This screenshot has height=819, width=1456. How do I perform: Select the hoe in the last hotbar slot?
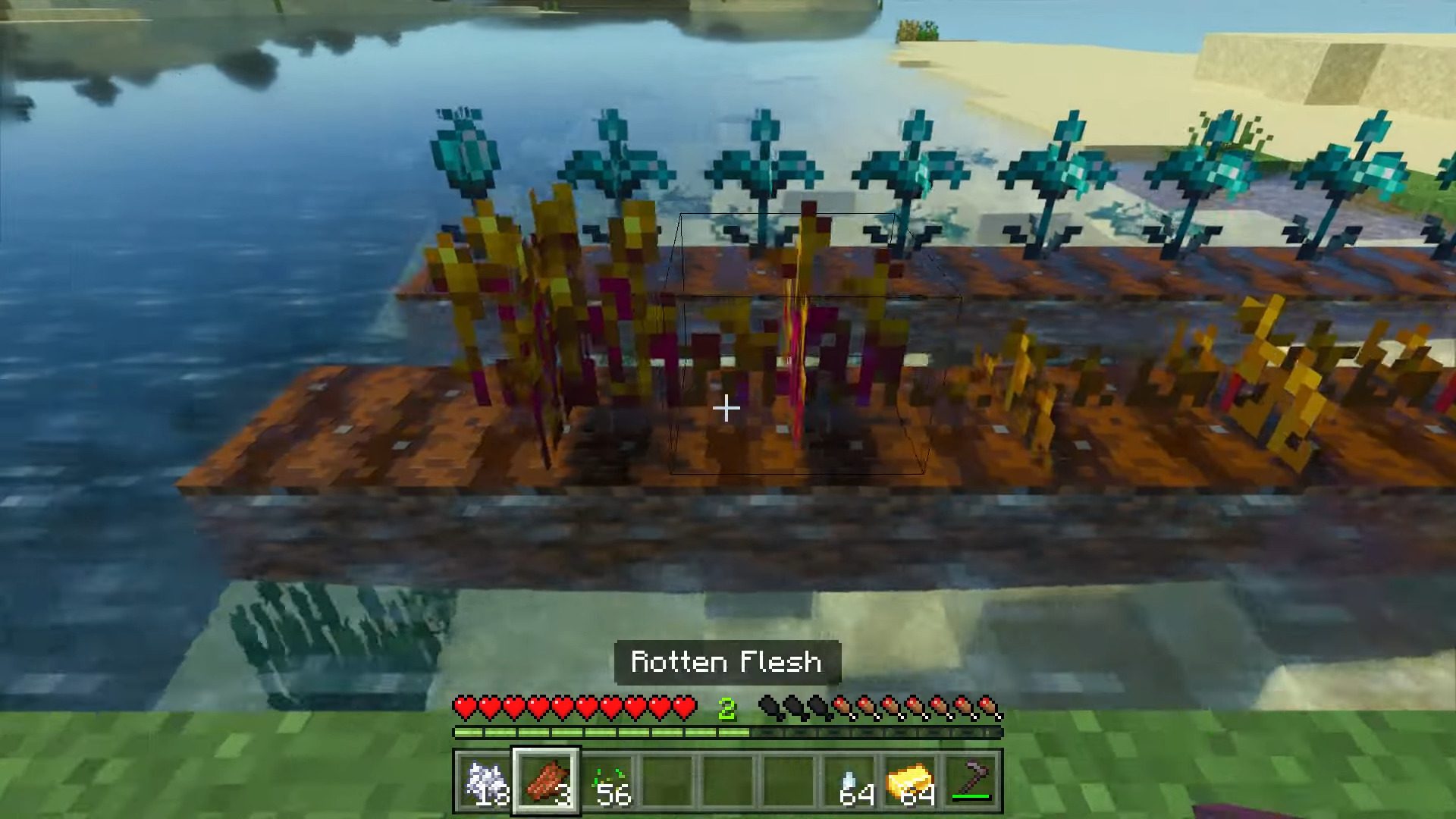[x=973, y=781]
